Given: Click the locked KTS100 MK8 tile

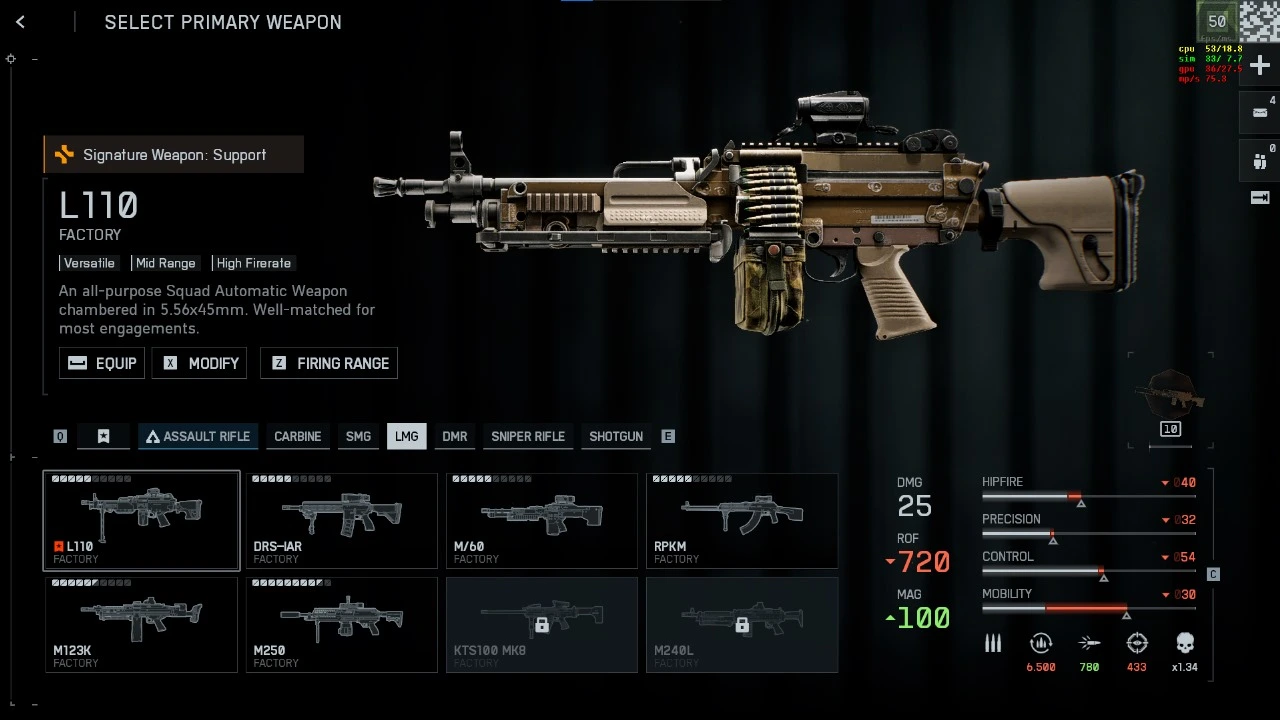Looking at the screenshot, I should click(x=541, y=624).
